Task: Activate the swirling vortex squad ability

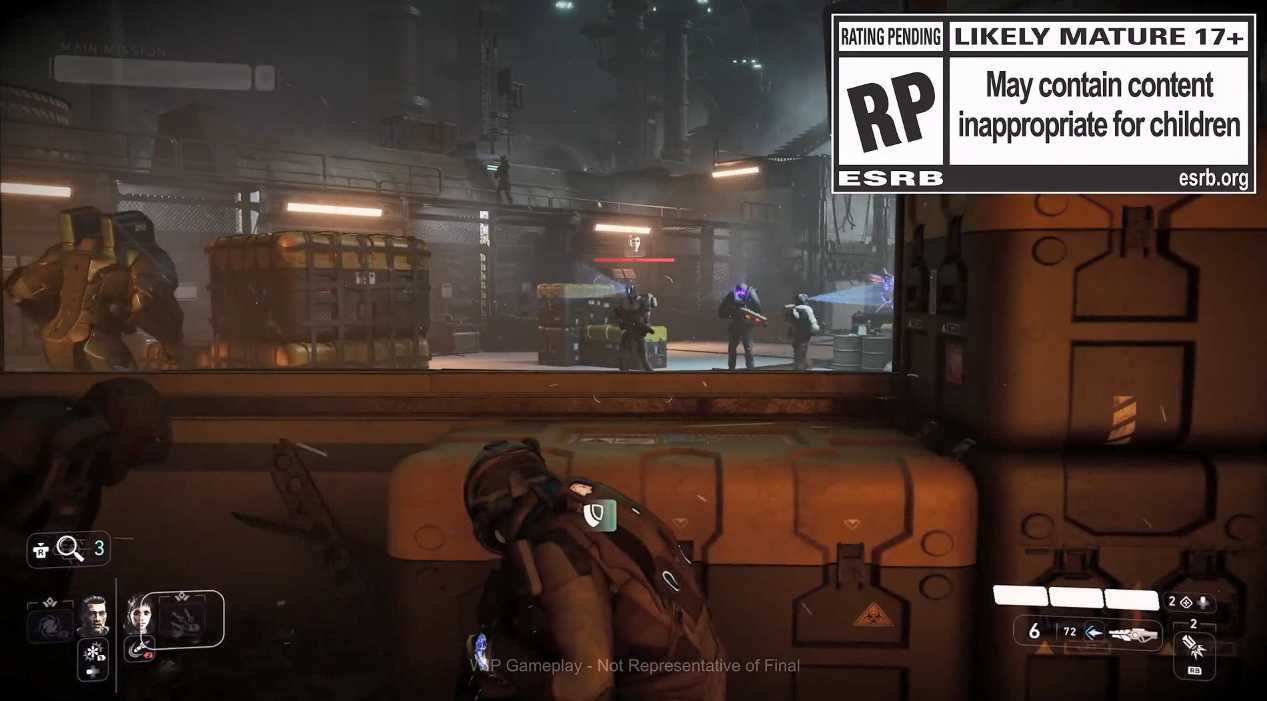Action: click(x=51, y=622)
